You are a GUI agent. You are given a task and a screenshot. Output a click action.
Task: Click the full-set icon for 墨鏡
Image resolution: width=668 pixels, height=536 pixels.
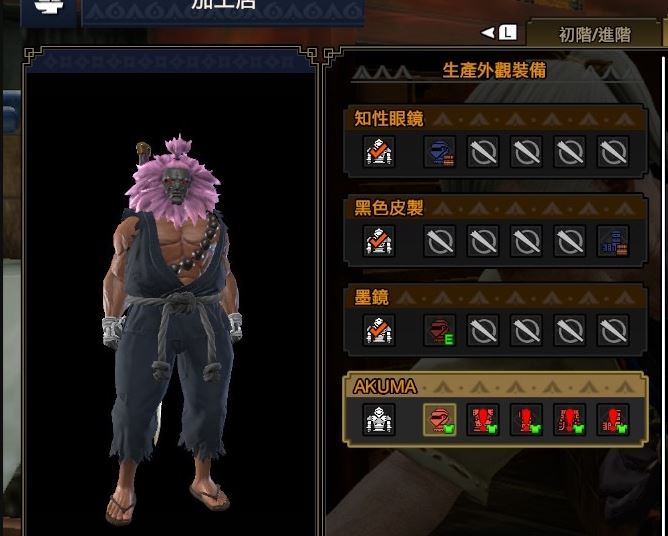pos(379,330)
